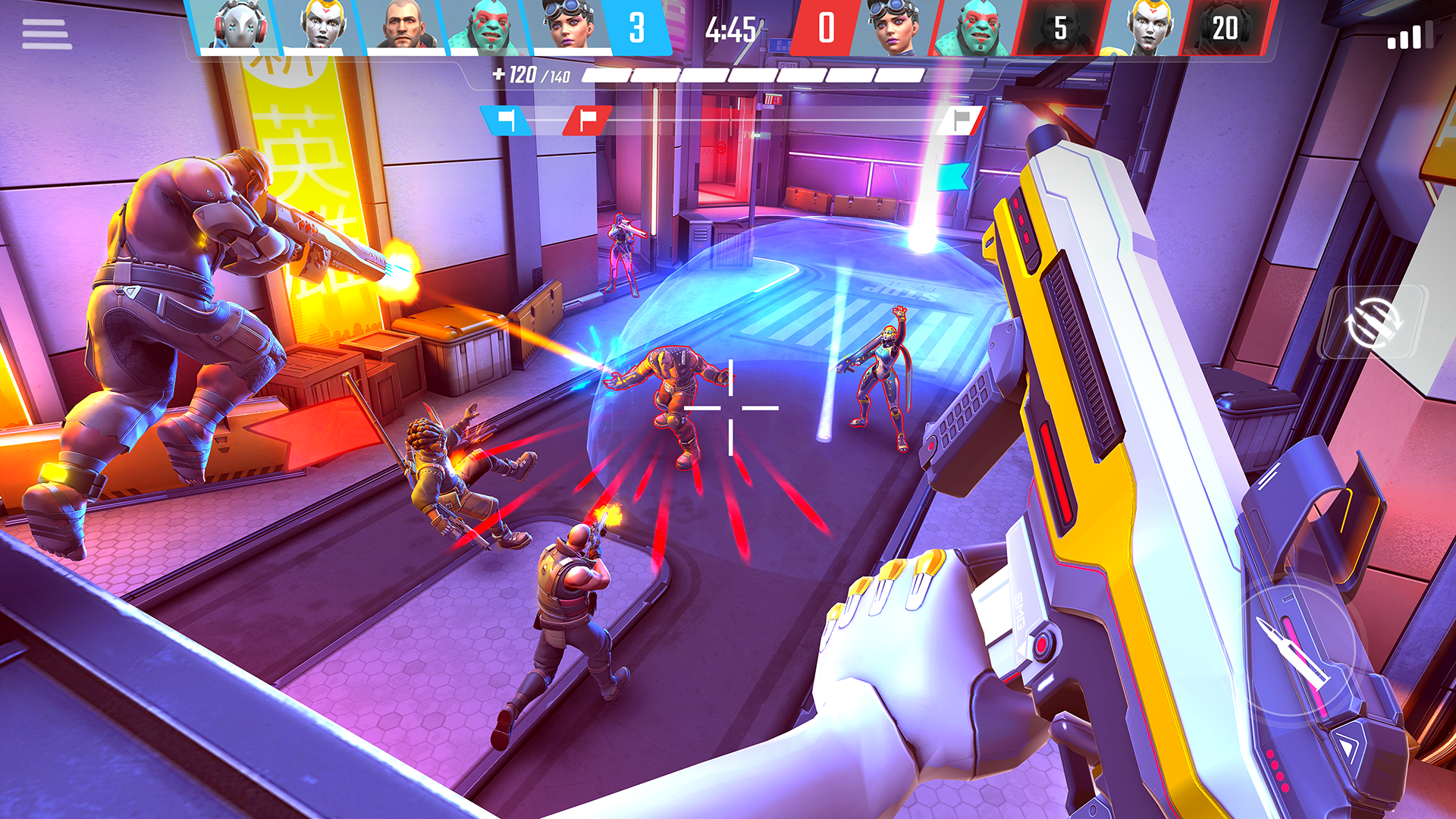Open the hamburger menu

(47, 34)
